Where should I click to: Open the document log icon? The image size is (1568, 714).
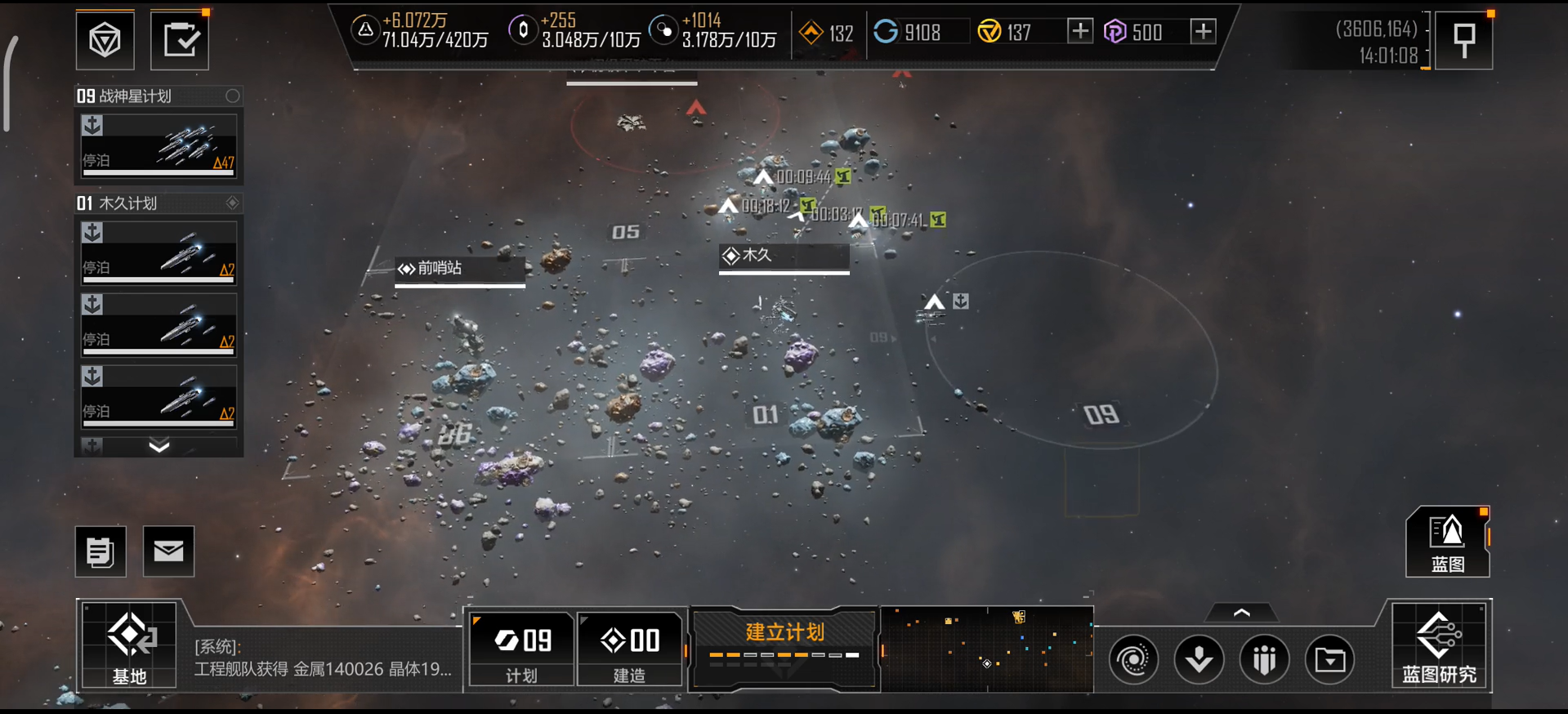coord(101,551)
